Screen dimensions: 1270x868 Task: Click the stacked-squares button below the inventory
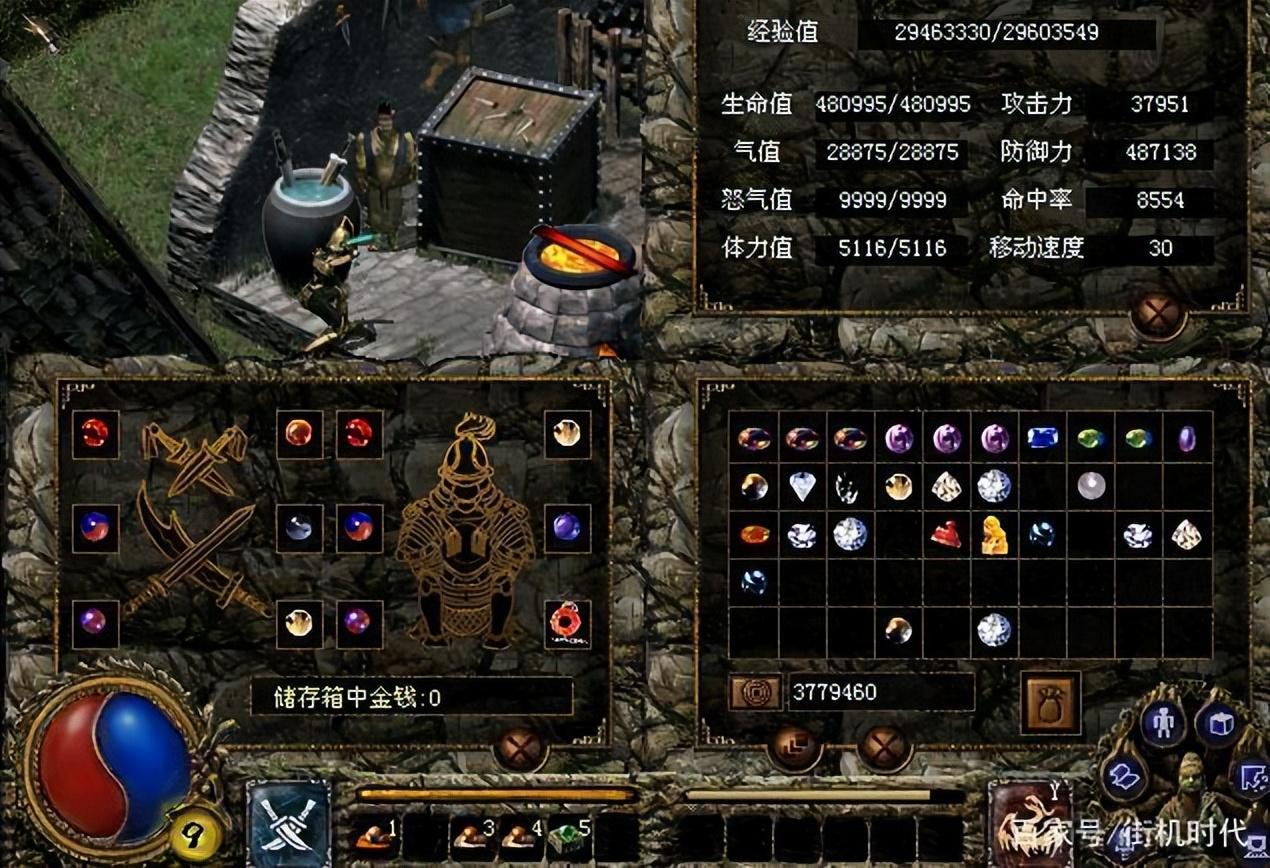[x=796, y=748]
